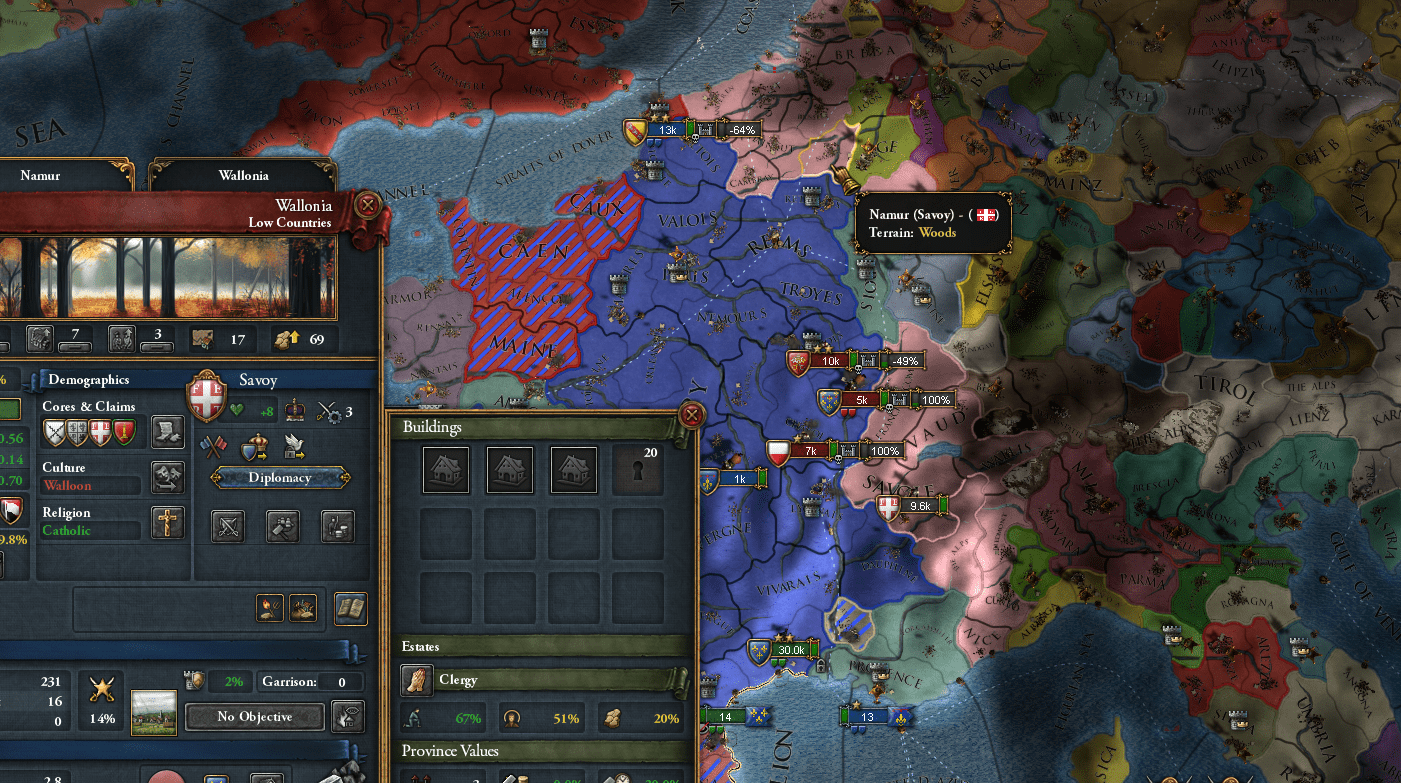Select the scorched earth torch icon
Viewport: 1401px width, 783px height.
coord(270,606)
